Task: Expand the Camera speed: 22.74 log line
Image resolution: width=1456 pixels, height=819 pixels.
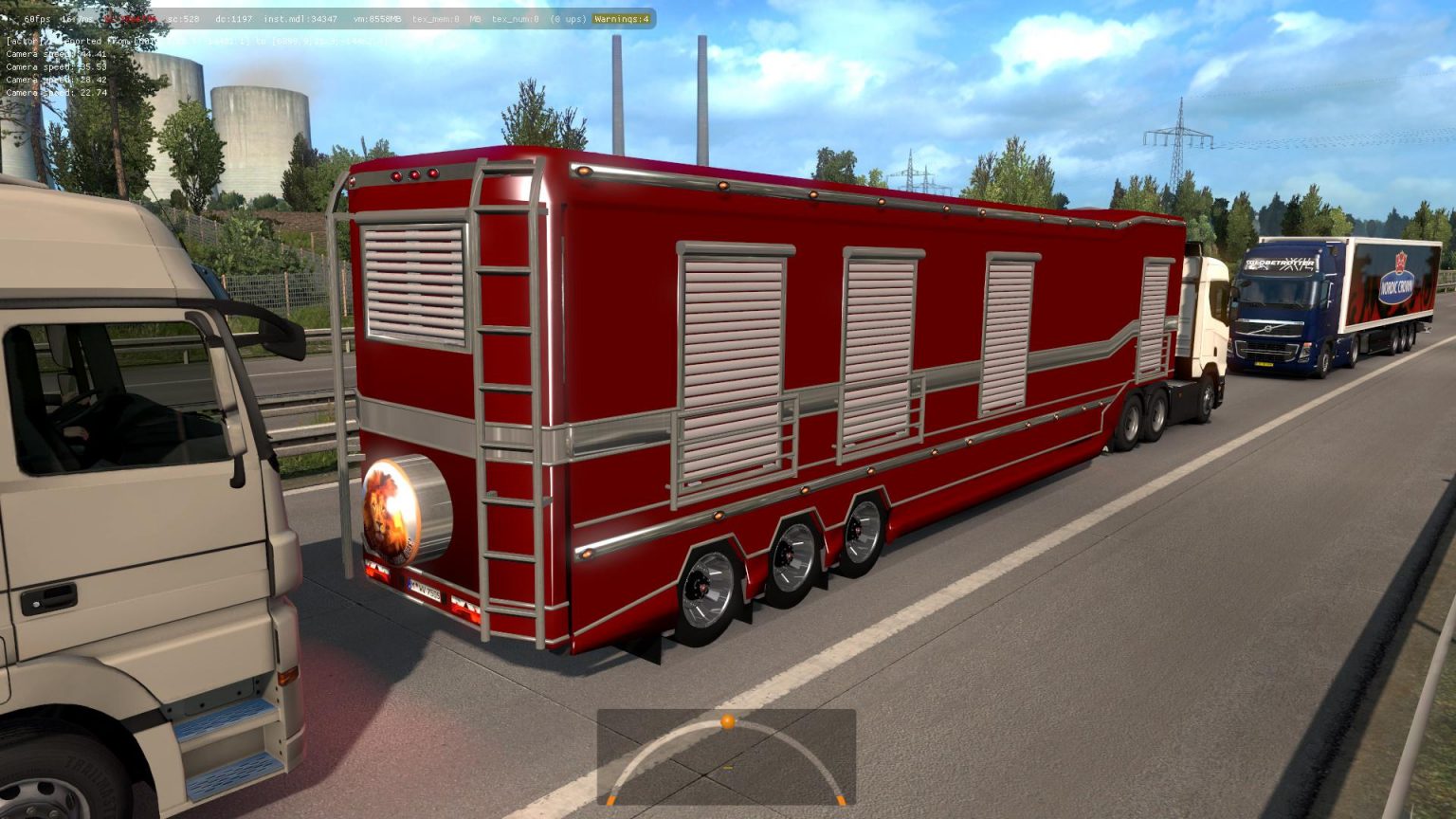Action: [55, 94]
